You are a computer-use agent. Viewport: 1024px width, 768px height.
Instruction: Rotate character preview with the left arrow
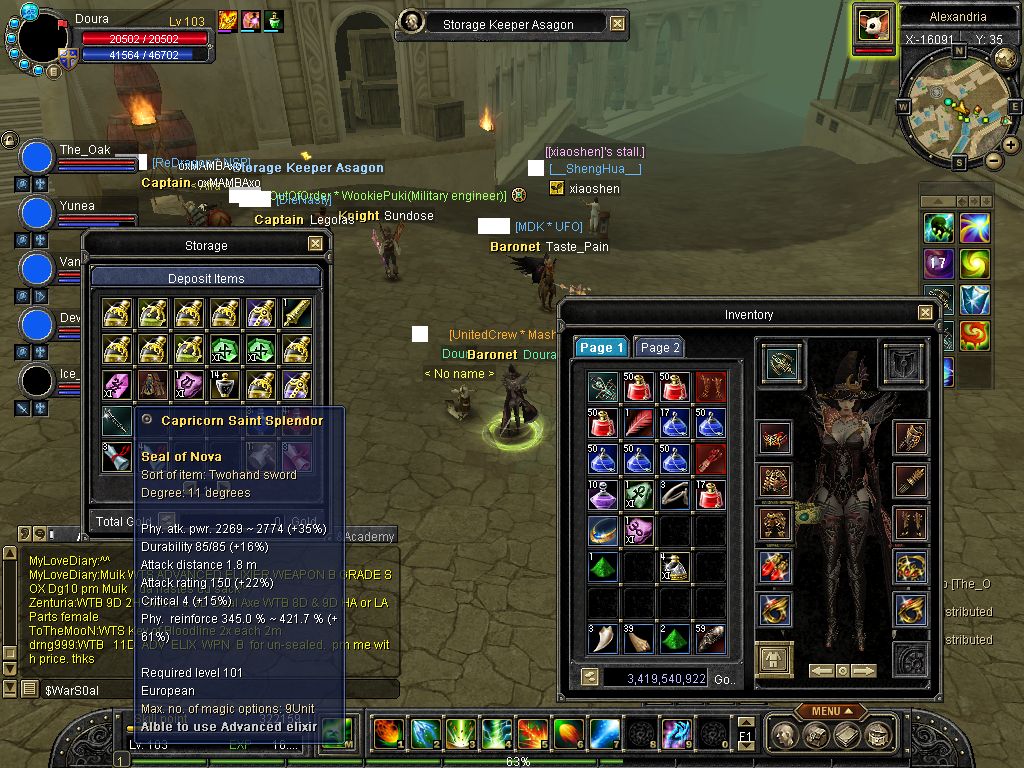822,671
